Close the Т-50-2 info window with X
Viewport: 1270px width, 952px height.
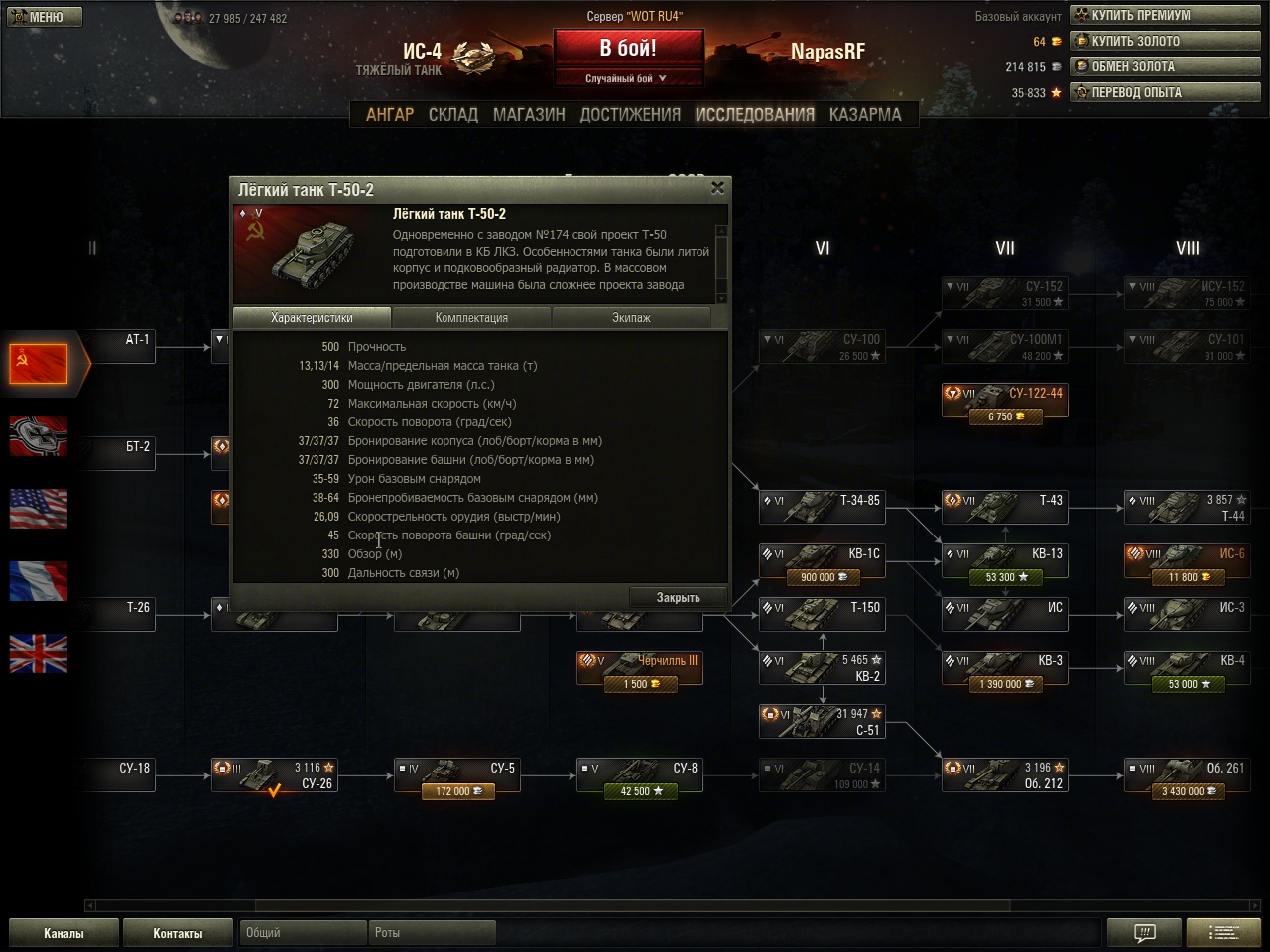(717, 188)
